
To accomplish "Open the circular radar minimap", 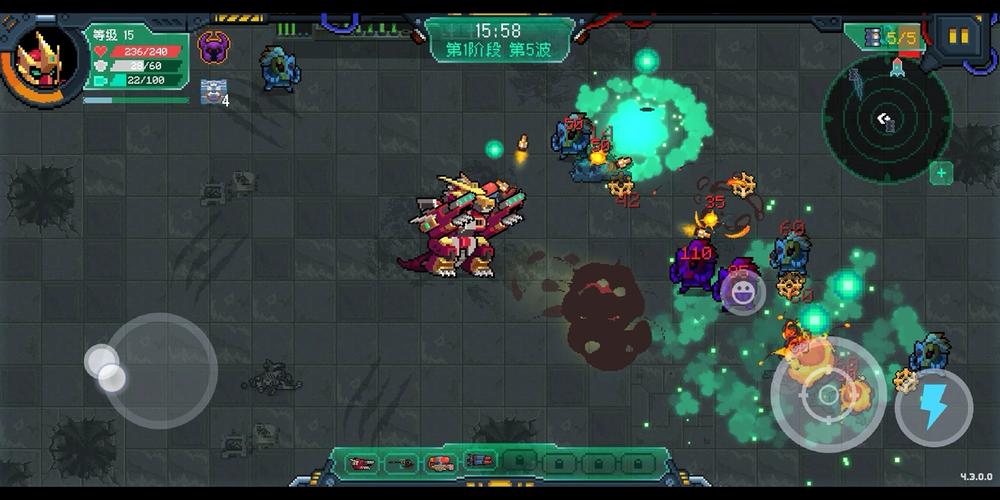I will pyautogui.click(x=886, y=119).
